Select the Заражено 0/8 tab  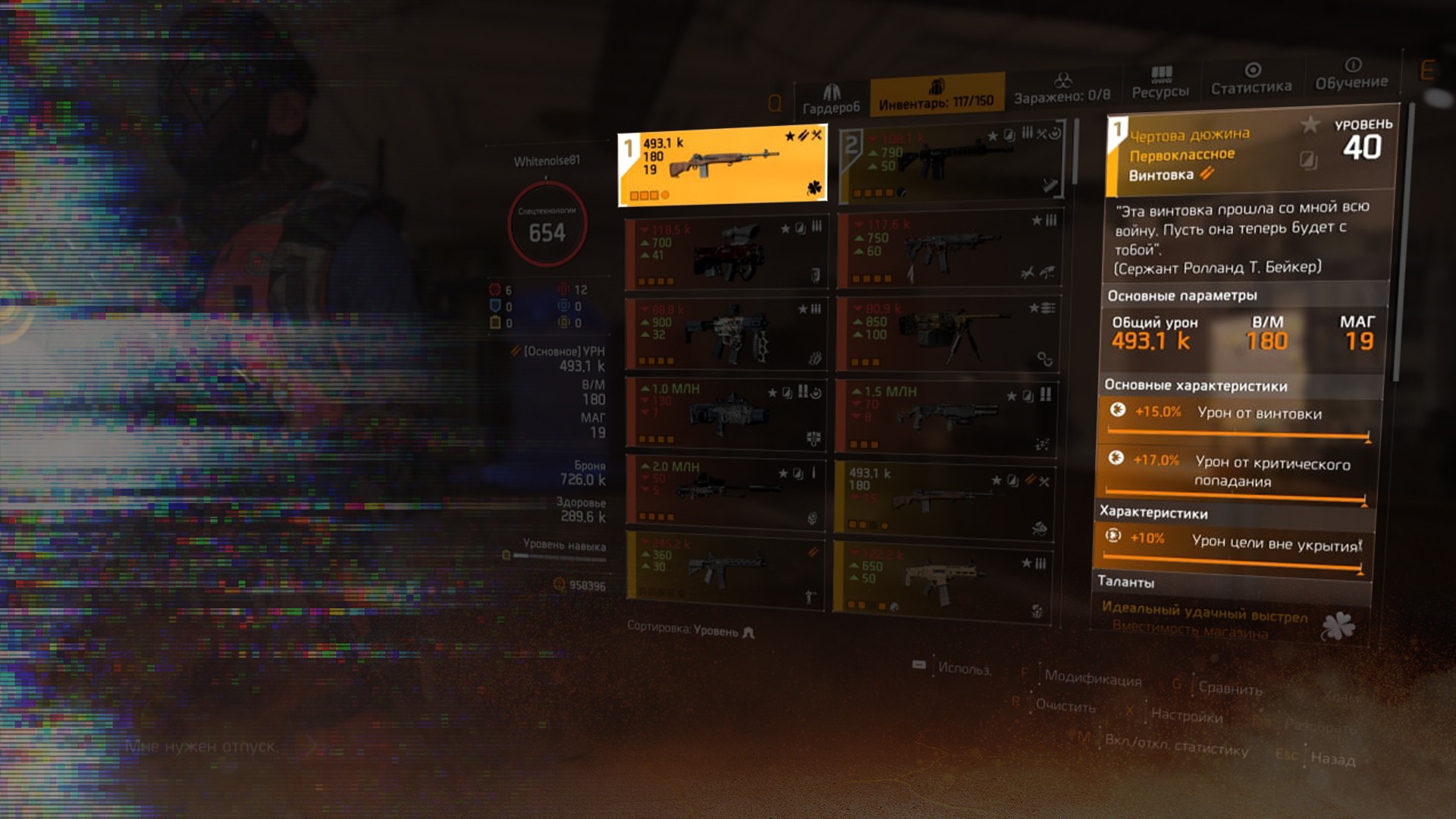pos(1062,89)
